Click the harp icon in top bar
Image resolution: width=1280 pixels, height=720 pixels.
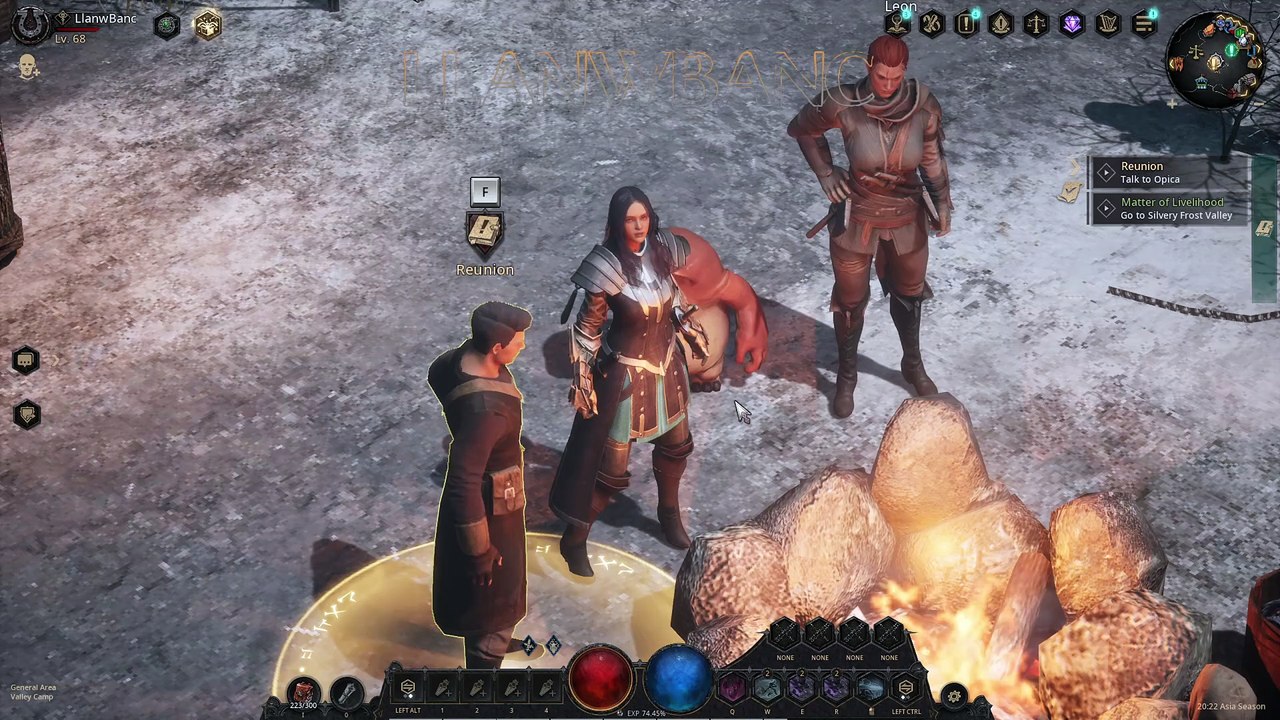click(1108, 24)
